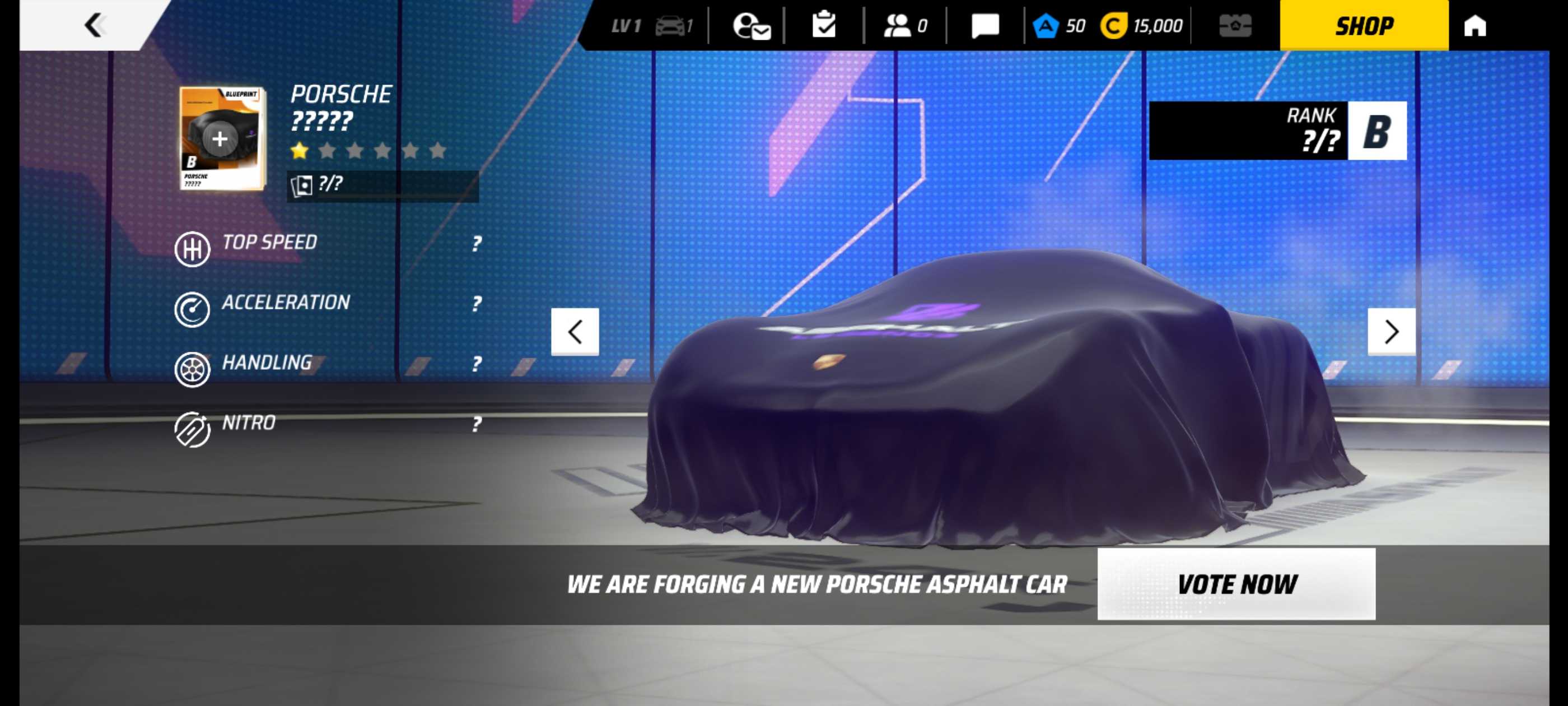Go back using the top-left arrow

coord(94,25)
